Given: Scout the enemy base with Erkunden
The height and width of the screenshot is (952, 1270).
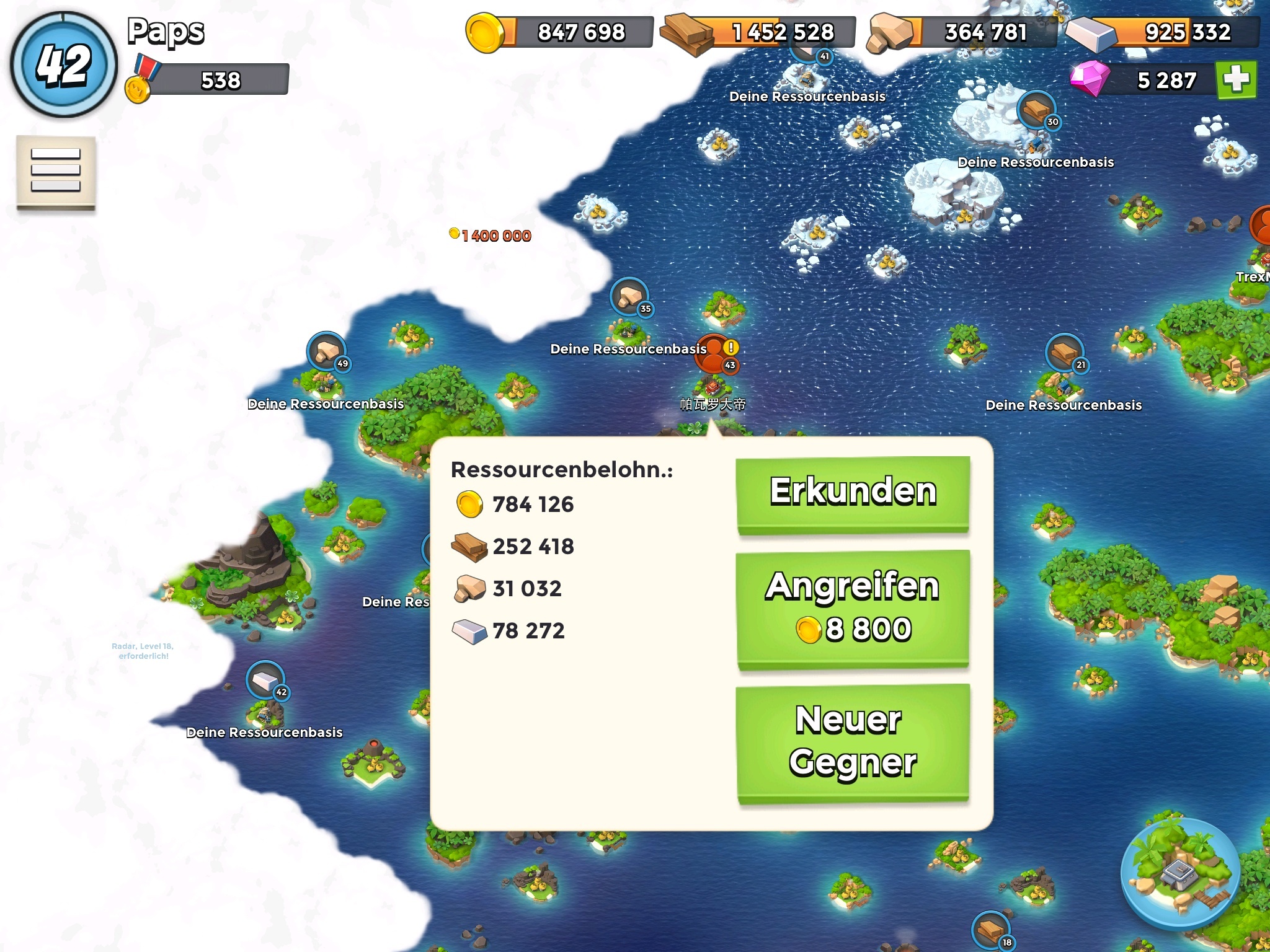Looking at the screenshot, I should click(853, 494).
